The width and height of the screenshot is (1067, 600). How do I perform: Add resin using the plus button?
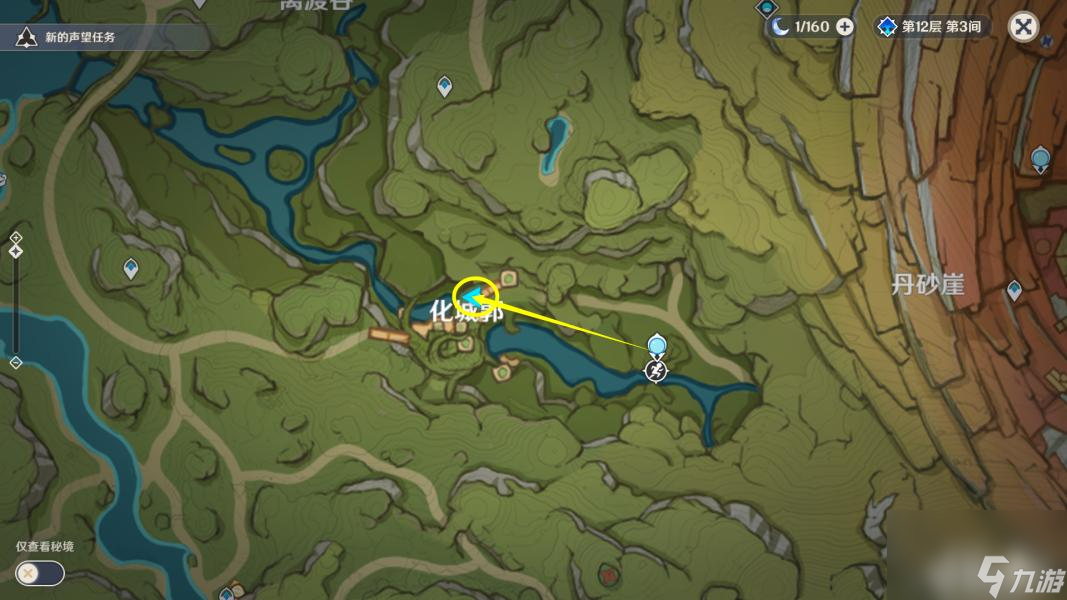pos(845,27)
